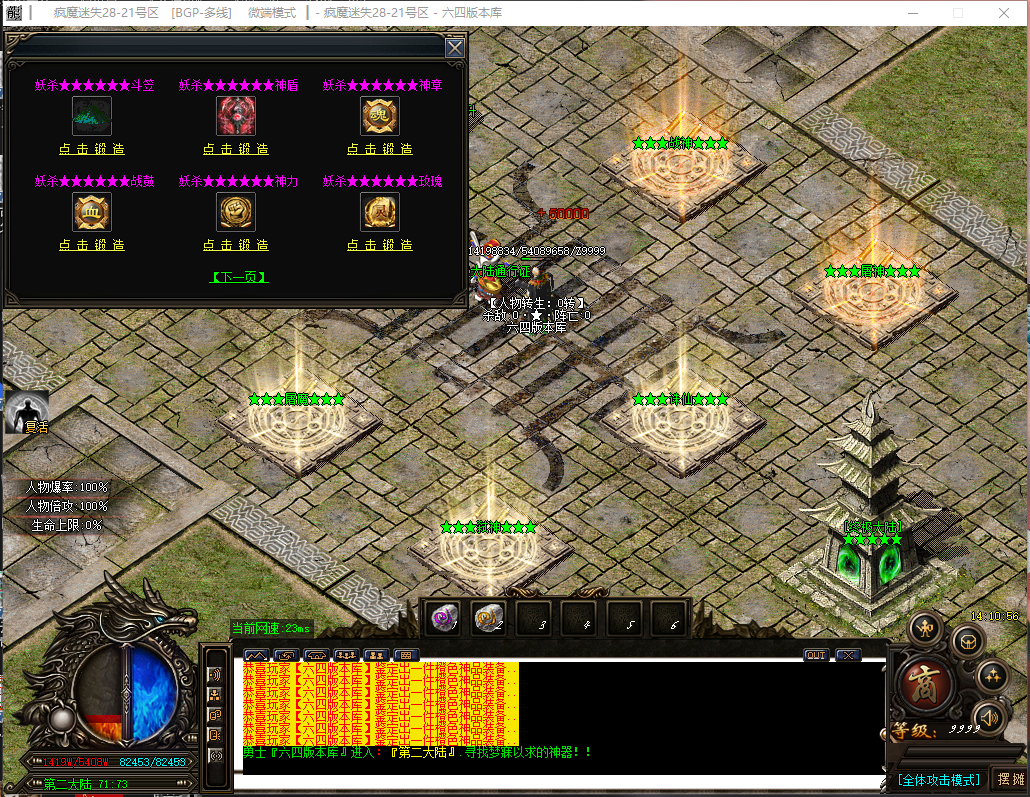
Task: Use the purple scroll in hotbar slot 1
Action: [444, 619]
